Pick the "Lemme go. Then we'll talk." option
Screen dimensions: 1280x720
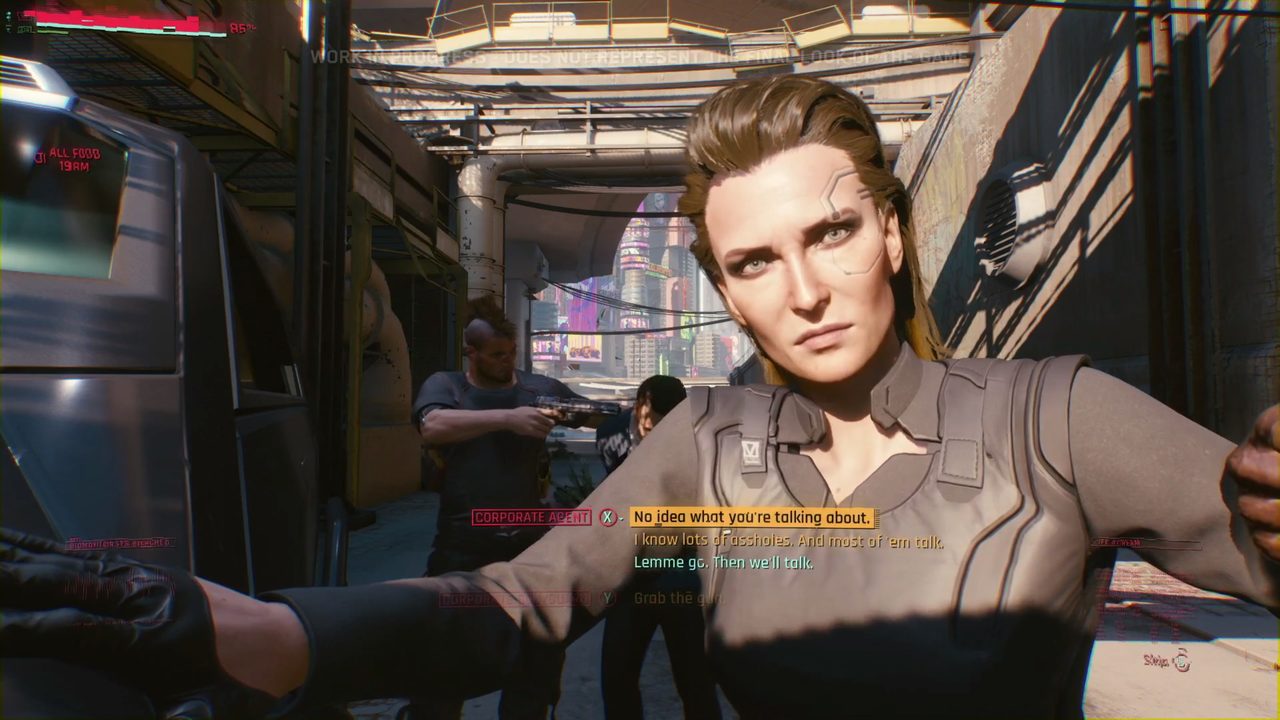(x=723, y=563)
